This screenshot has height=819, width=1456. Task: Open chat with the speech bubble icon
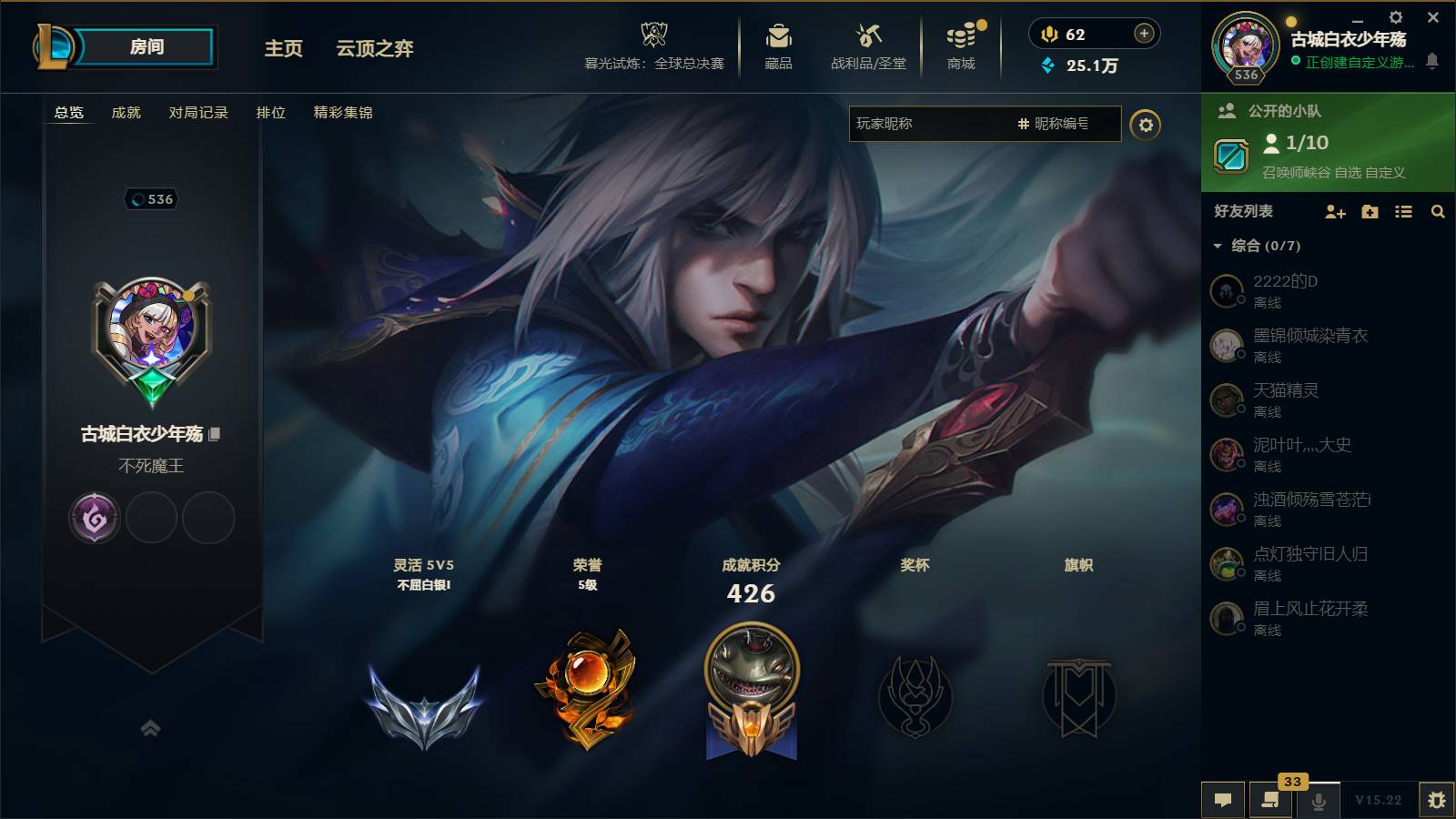[x=1223, y=799]
